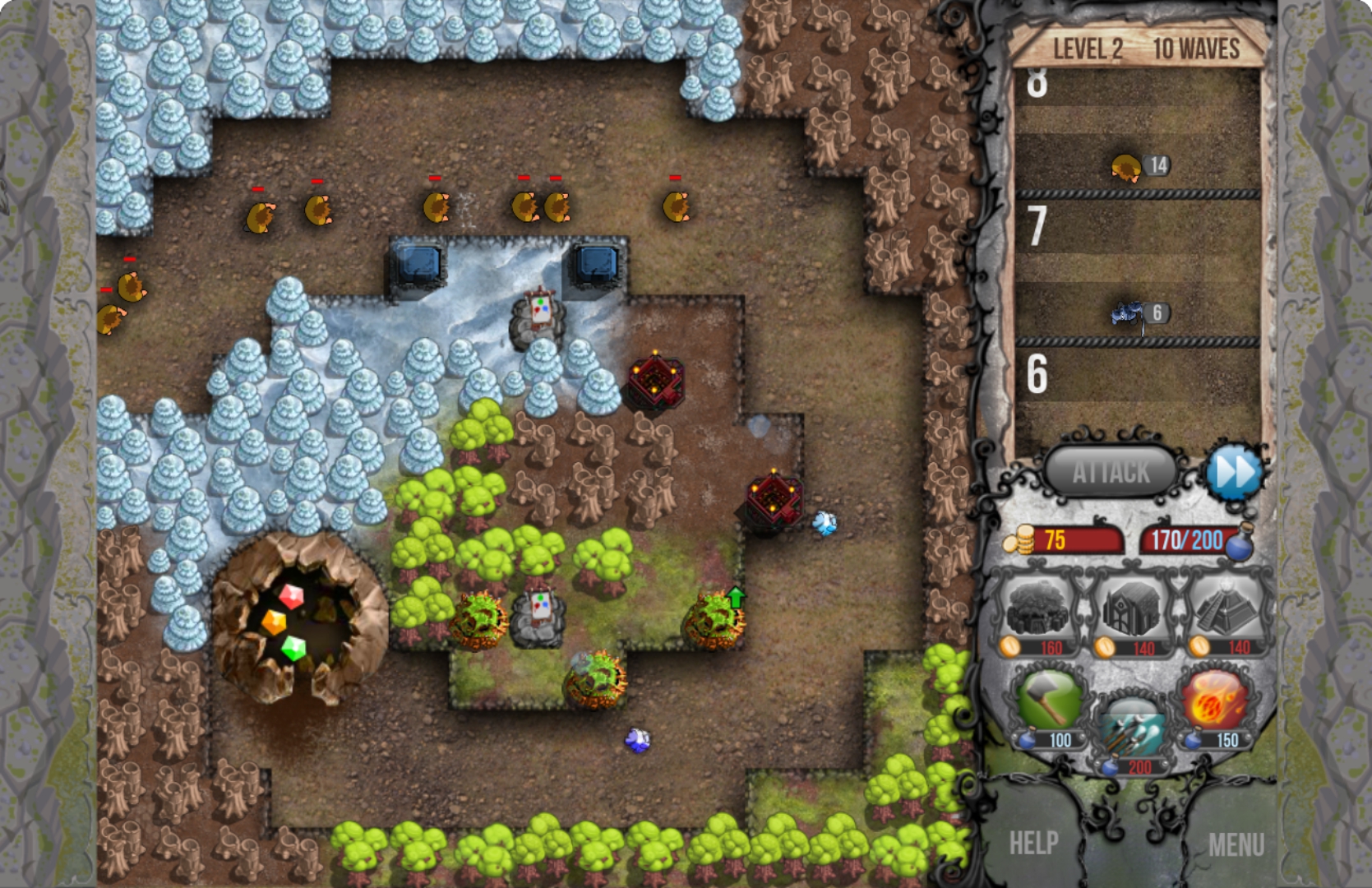
Task: Open the HELP screen
Action: [x=1033, y=843]
